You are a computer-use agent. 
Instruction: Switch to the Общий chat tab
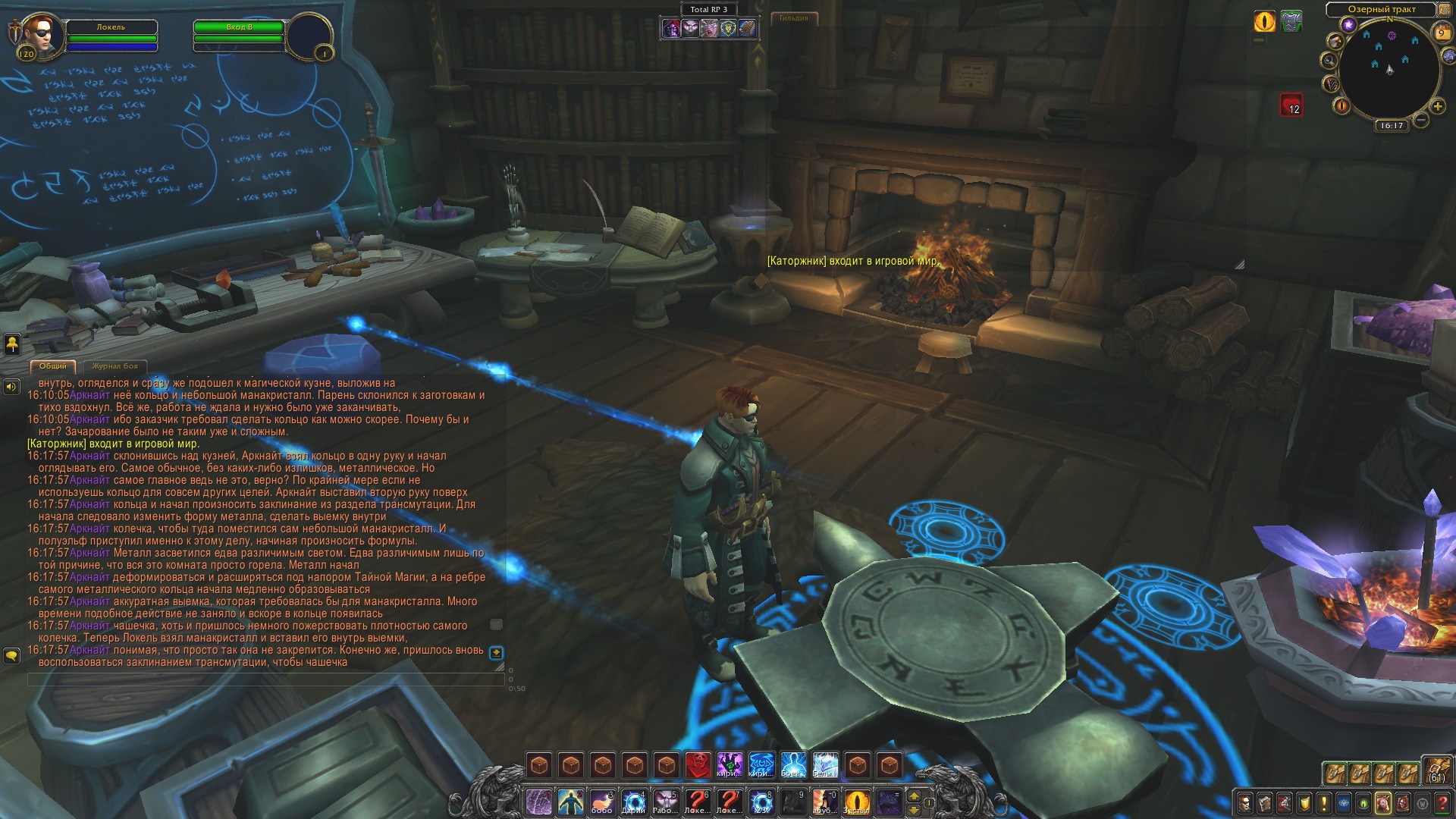53,366
